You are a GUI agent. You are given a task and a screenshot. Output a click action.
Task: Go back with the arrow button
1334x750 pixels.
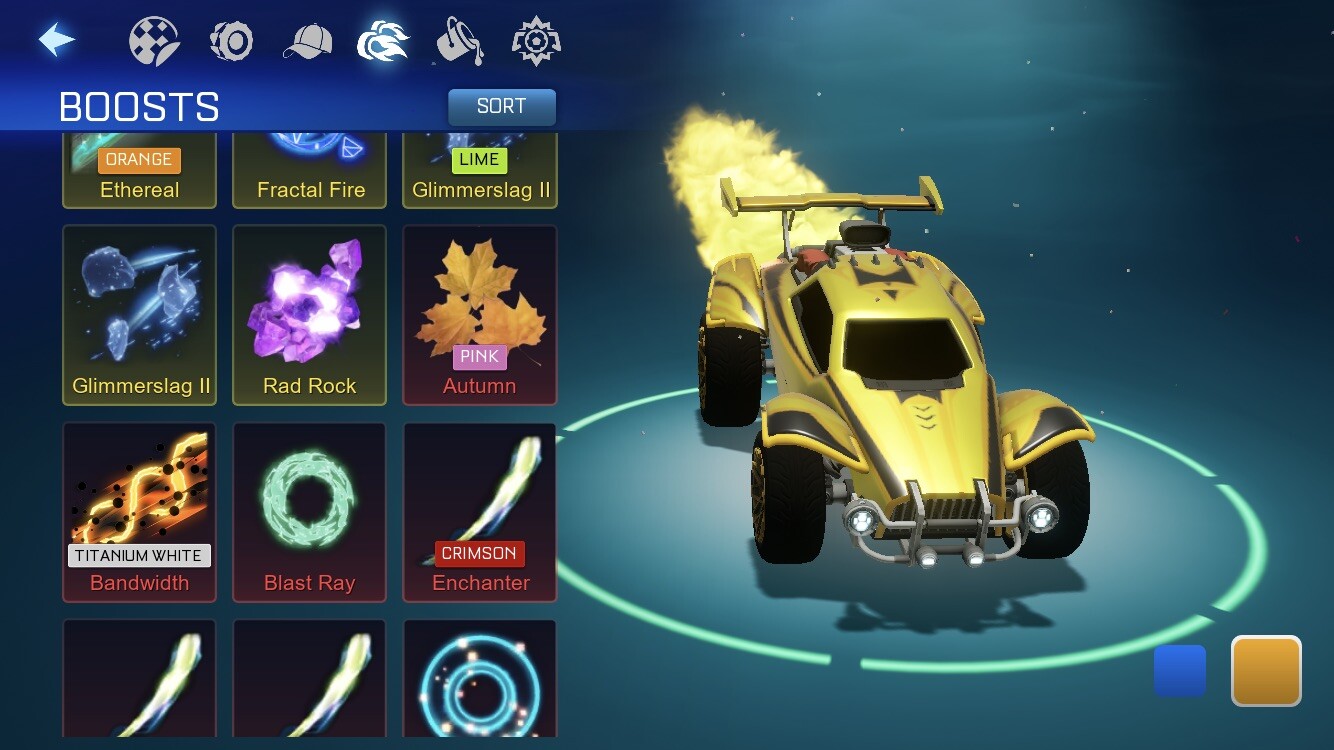pyautogui.click(x=57, y=40)
